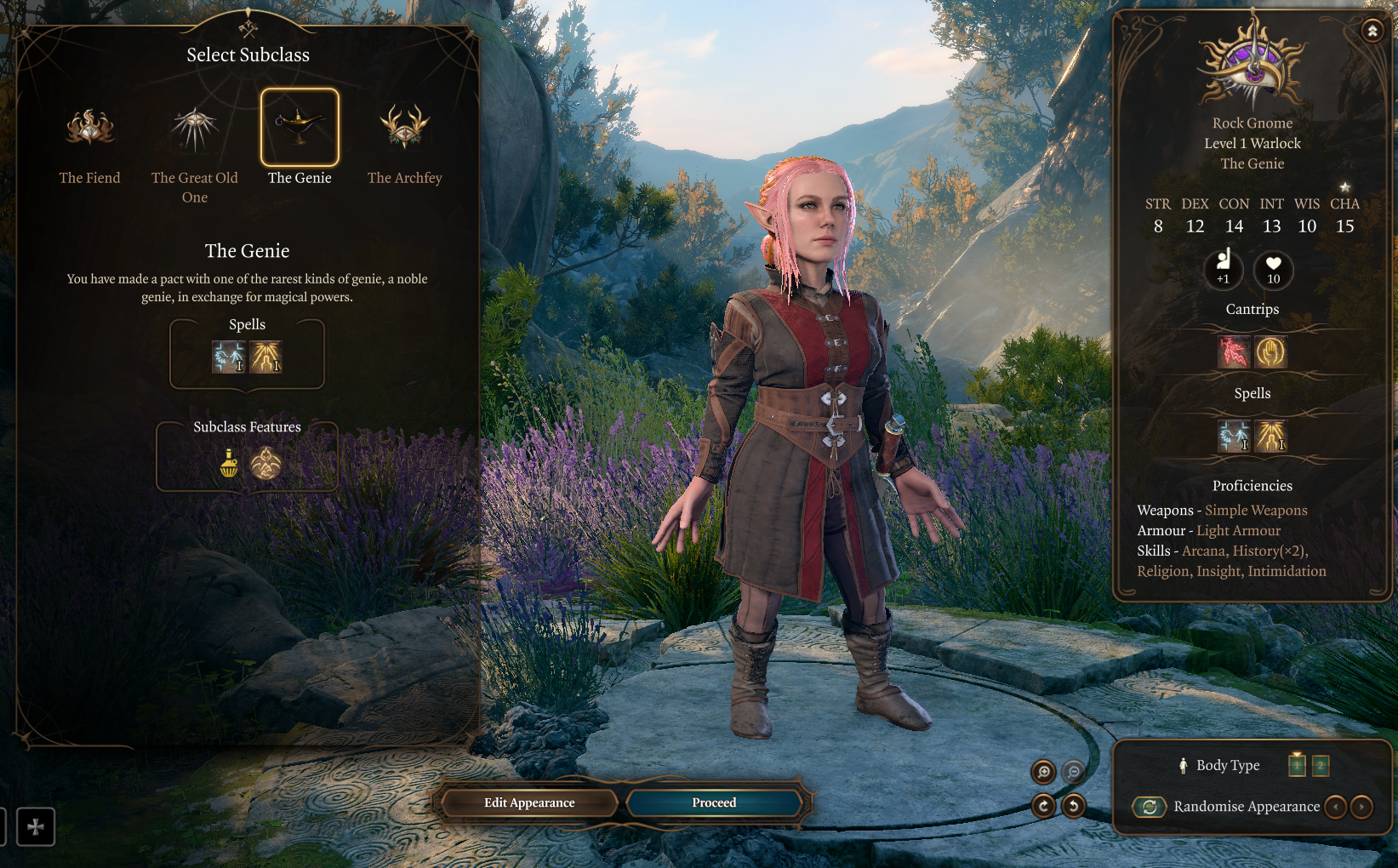The height and width of the screenshot is (868, 1398).
Task: Randomise the character's appearance
Action: (x=1150, y=807)
